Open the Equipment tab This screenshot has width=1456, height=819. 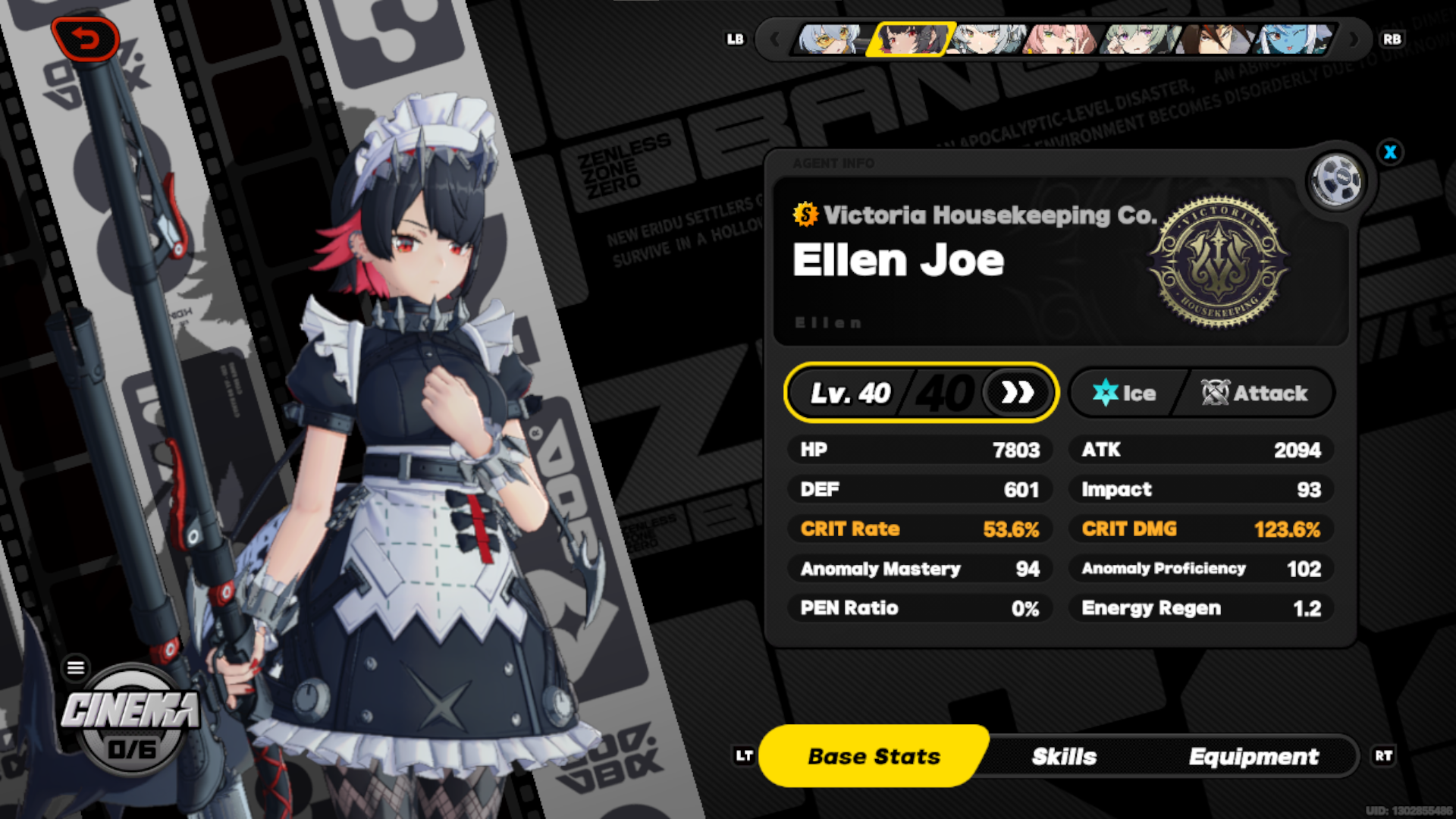coord(1254,756)
